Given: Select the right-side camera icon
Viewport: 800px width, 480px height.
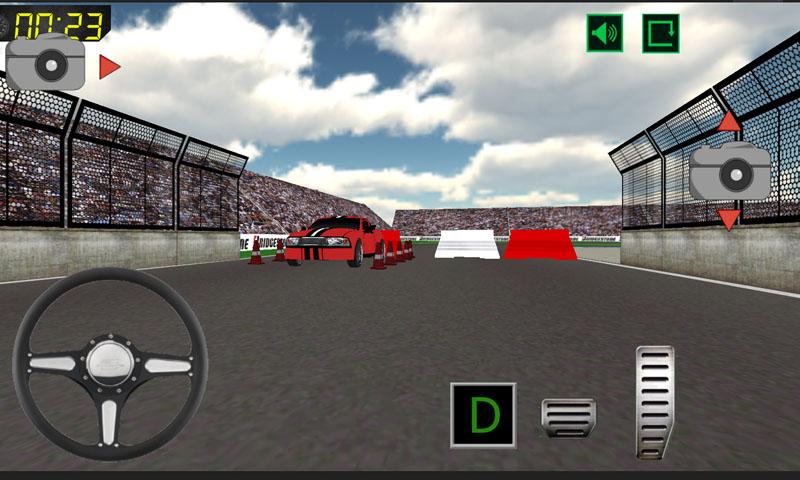Looking at the screenshot, I should [x=730, y=172].
